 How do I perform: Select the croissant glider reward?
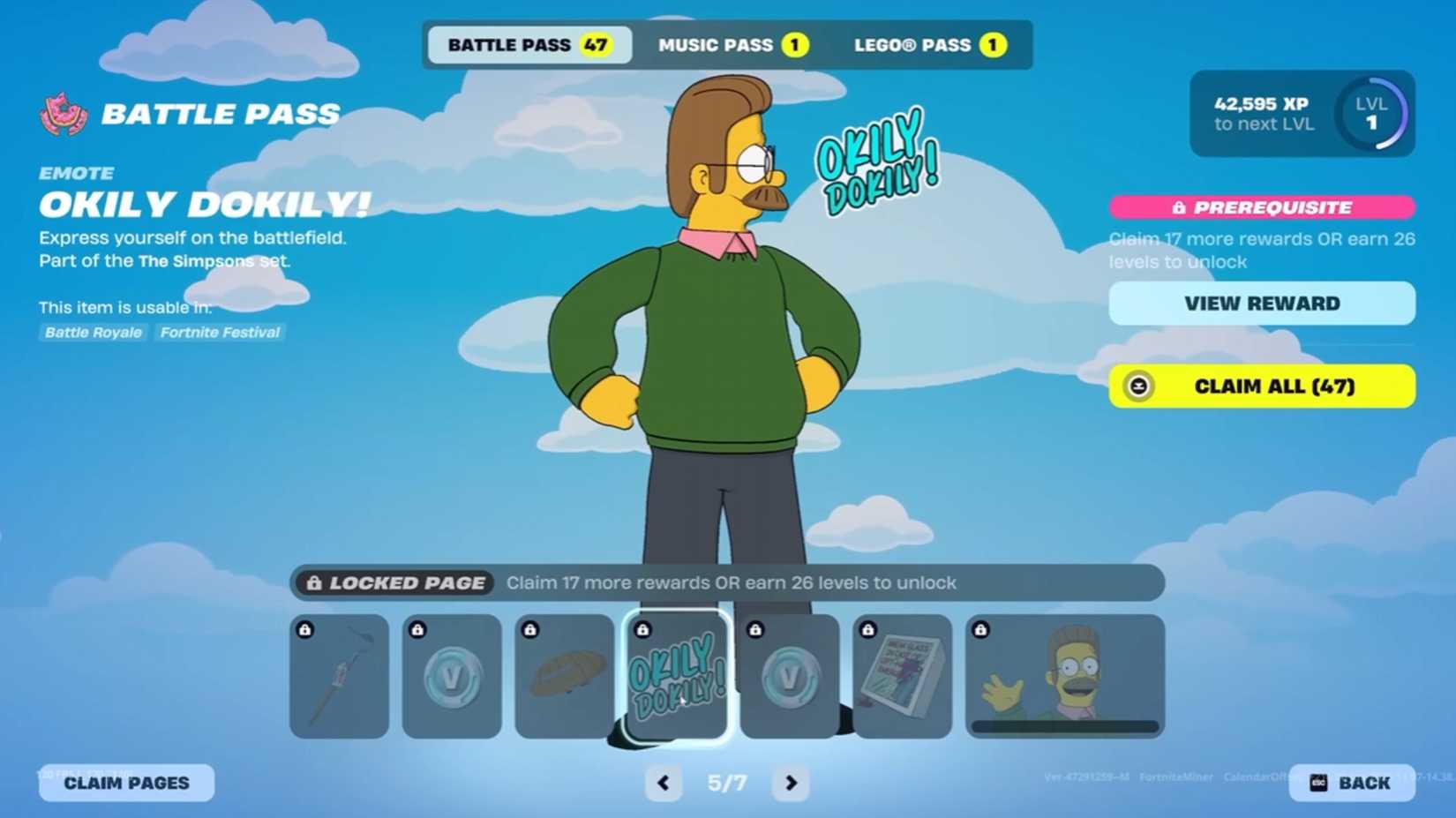(x=565, y=676)
